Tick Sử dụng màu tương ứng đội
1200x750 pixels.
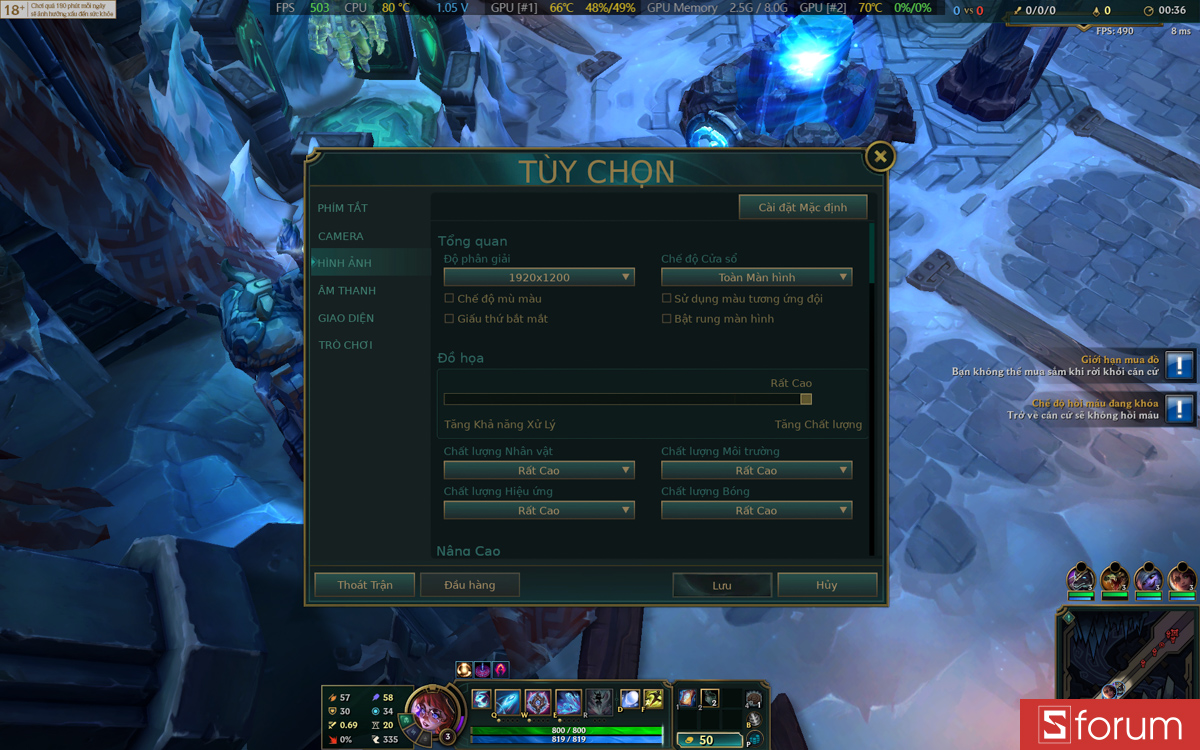tap(667, 299)
